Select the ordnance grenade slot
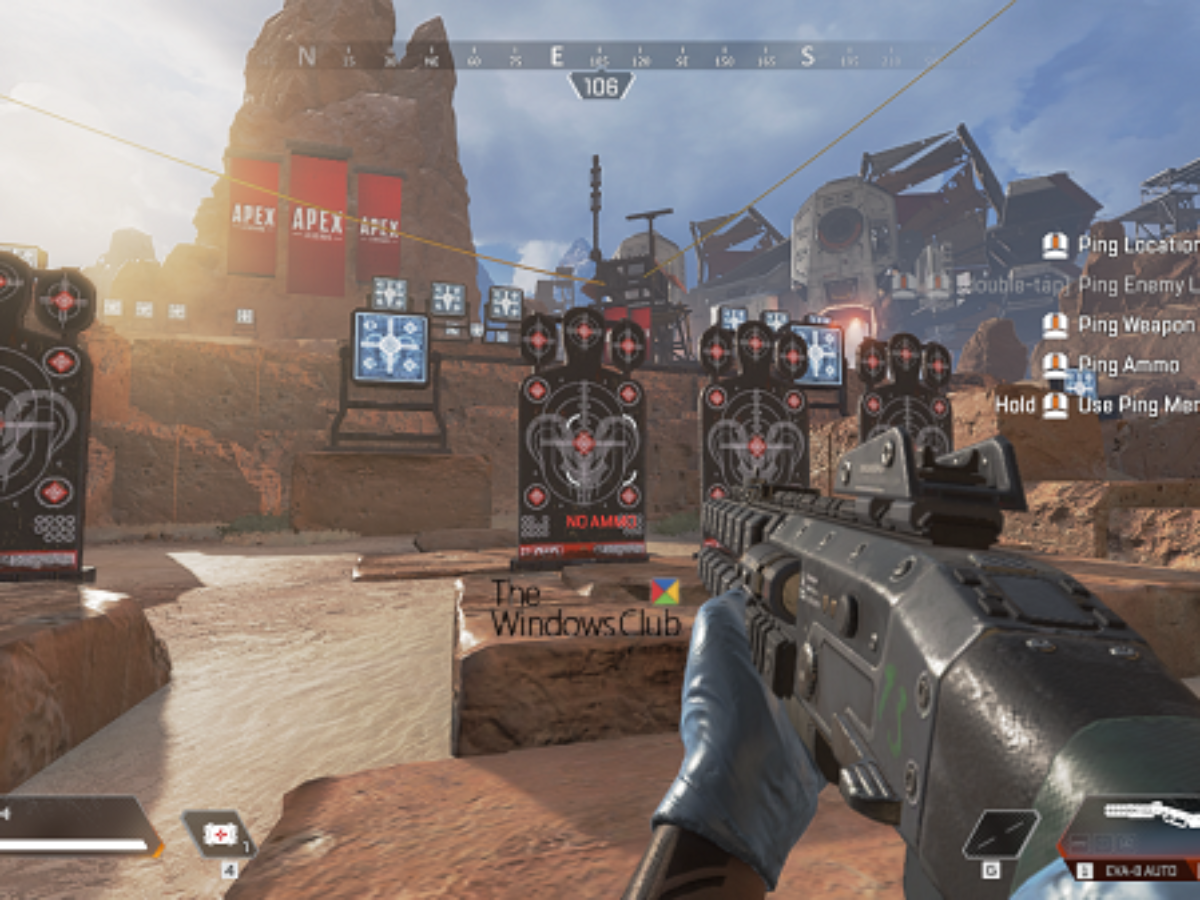This screenshot has height=900, width=1200. click(1000, 835)
